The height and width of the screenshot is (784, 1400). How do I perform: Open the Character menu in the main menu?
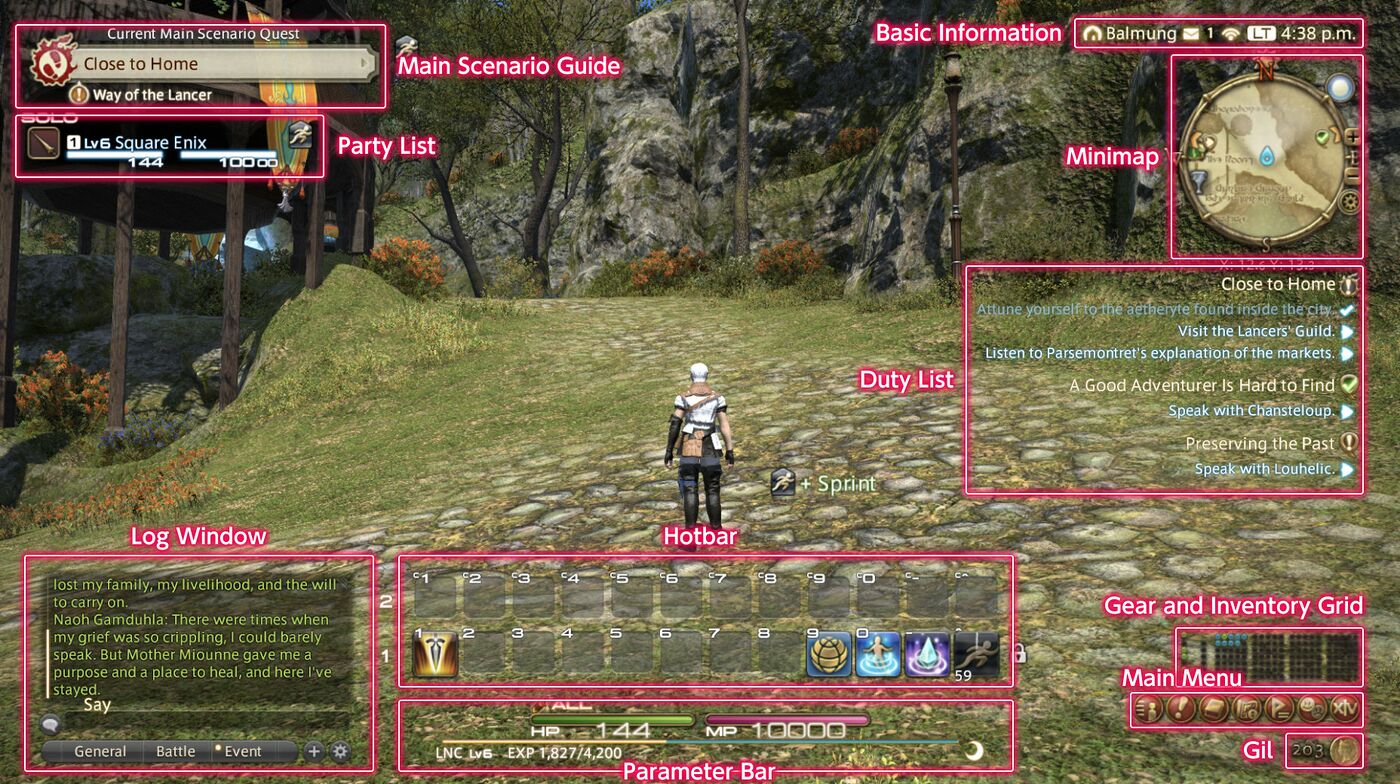pyautogui.click(x=1146, y=710)
